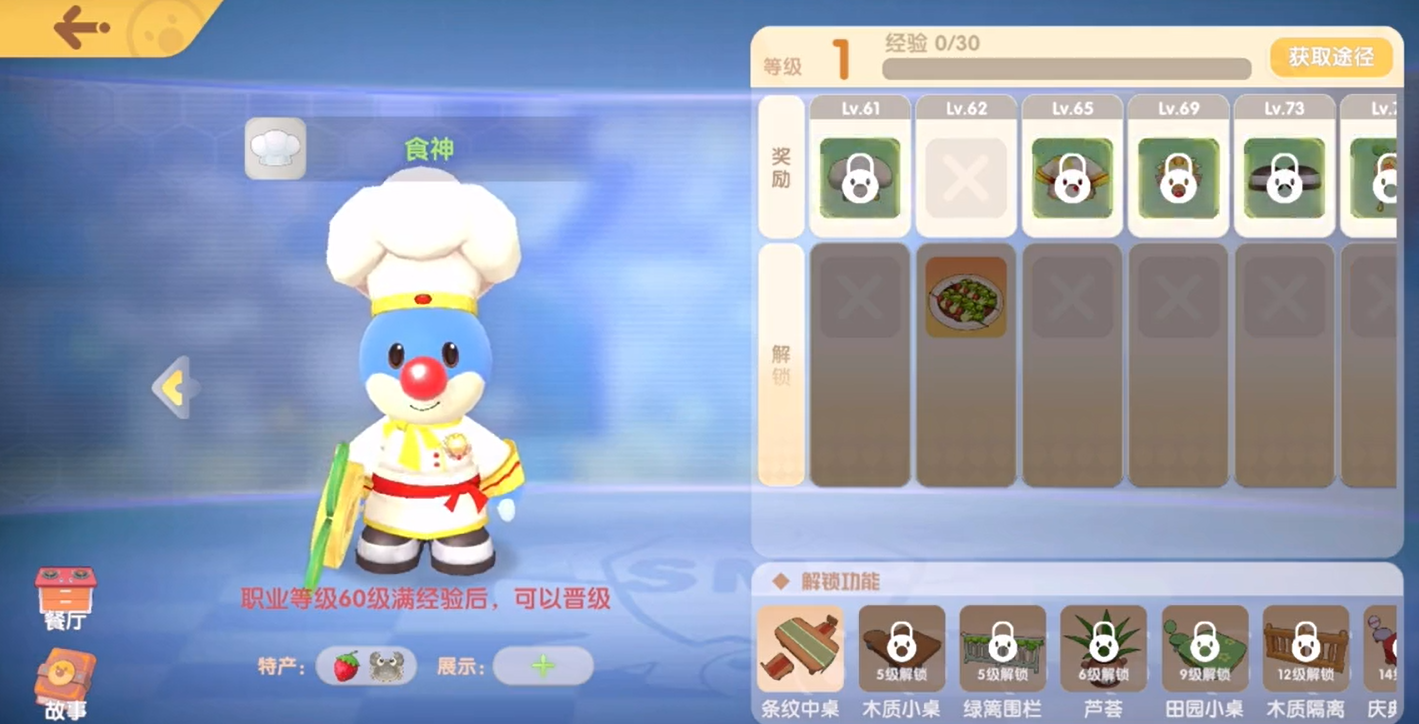
Task: Select the strawberry specialty icon
Action: [344, 667]
